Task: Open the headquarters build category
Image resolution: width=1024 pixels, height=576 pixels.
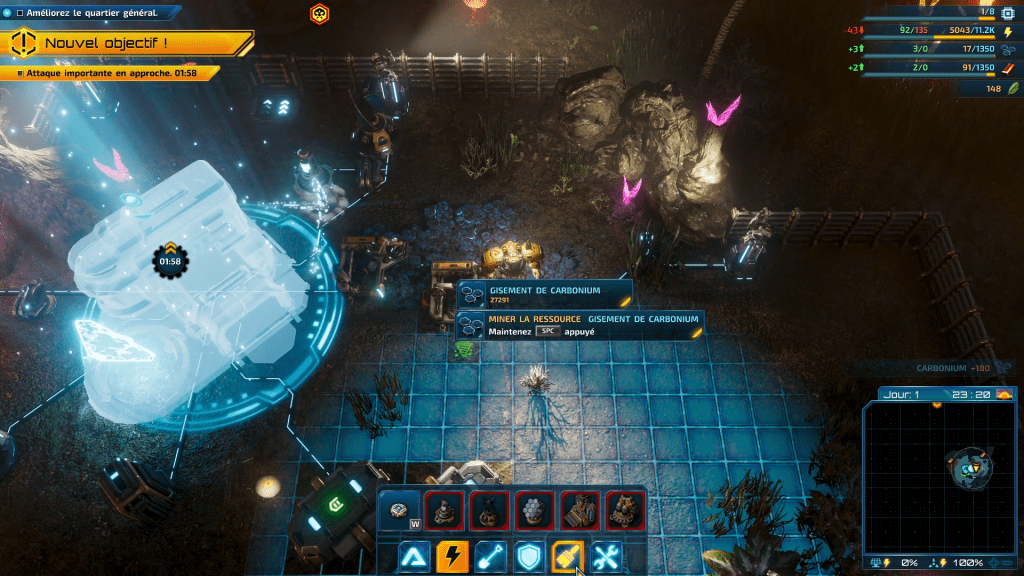Action: 416,556
